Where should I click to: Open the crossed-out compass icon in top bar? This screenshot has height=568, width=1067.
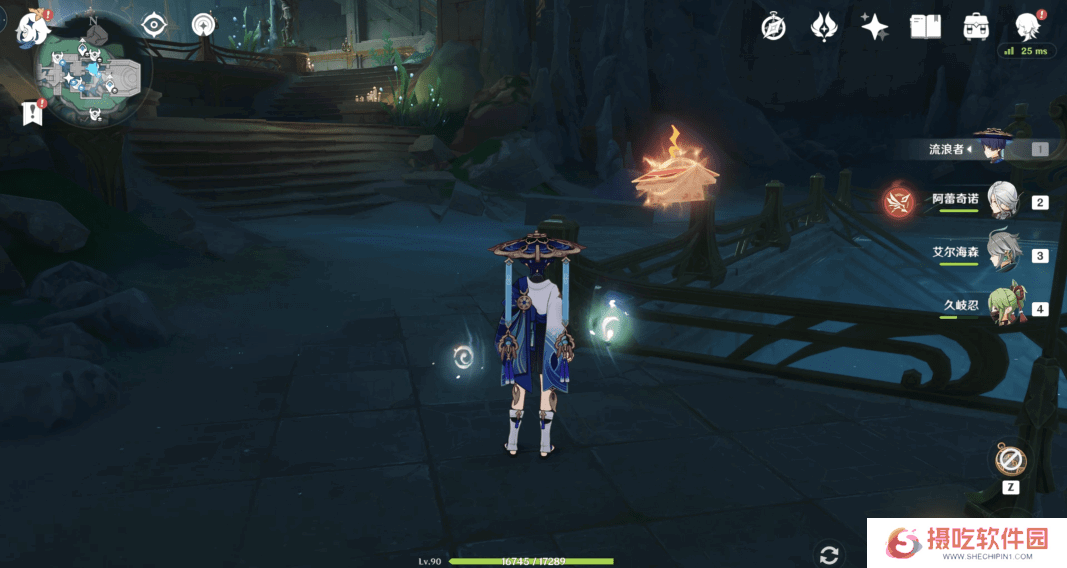[773, 27]
